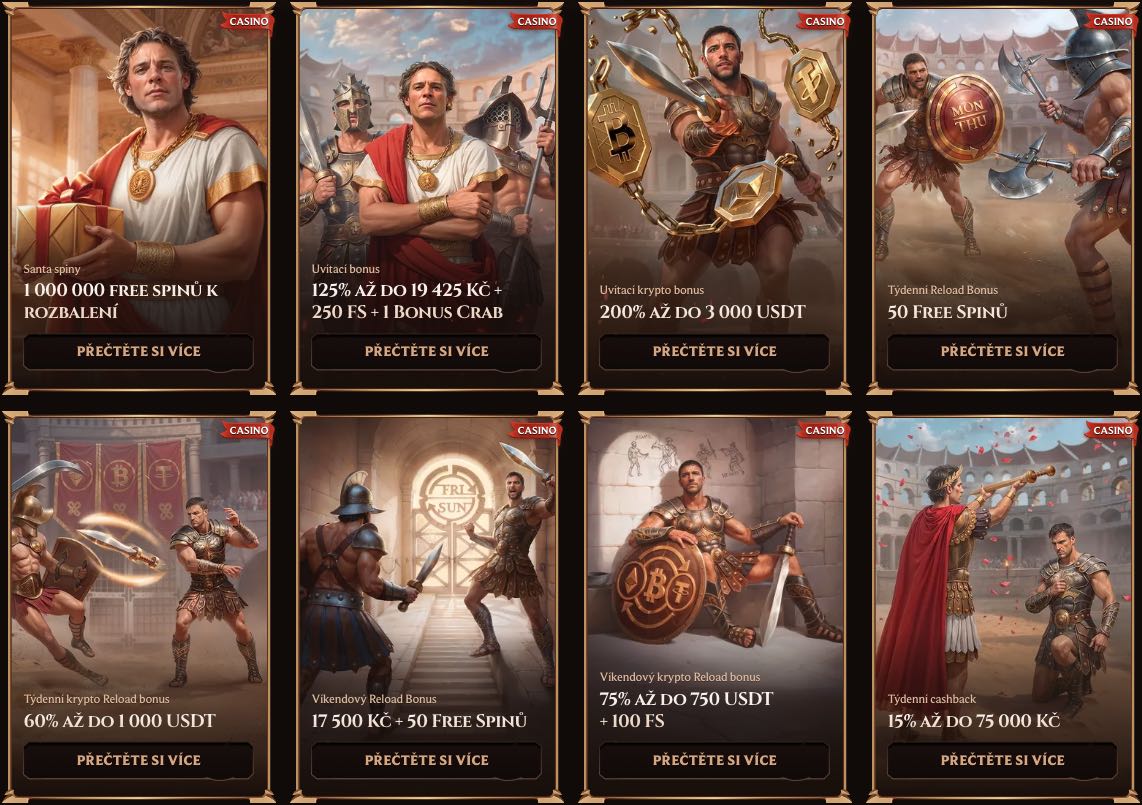Read more about the 125% welcome bonus
Image resolution: width=1142 pixels, height=805 pixels.
tap(426, 351)
